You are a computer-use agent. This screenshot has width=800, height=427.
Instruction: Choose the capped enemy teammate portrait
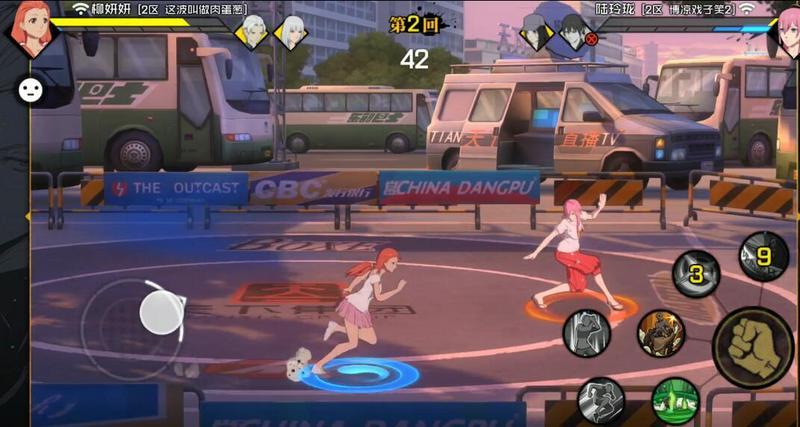pos(536,30)
